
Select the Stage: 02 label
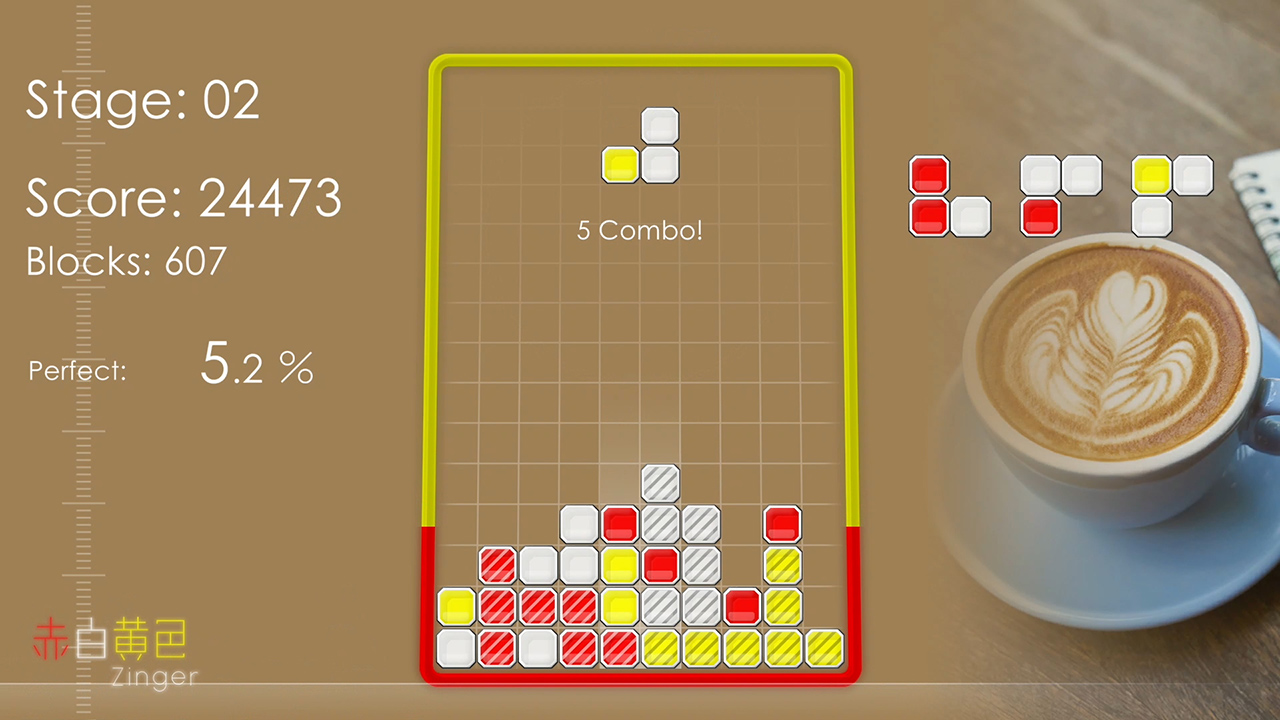(x=142, y=99)
